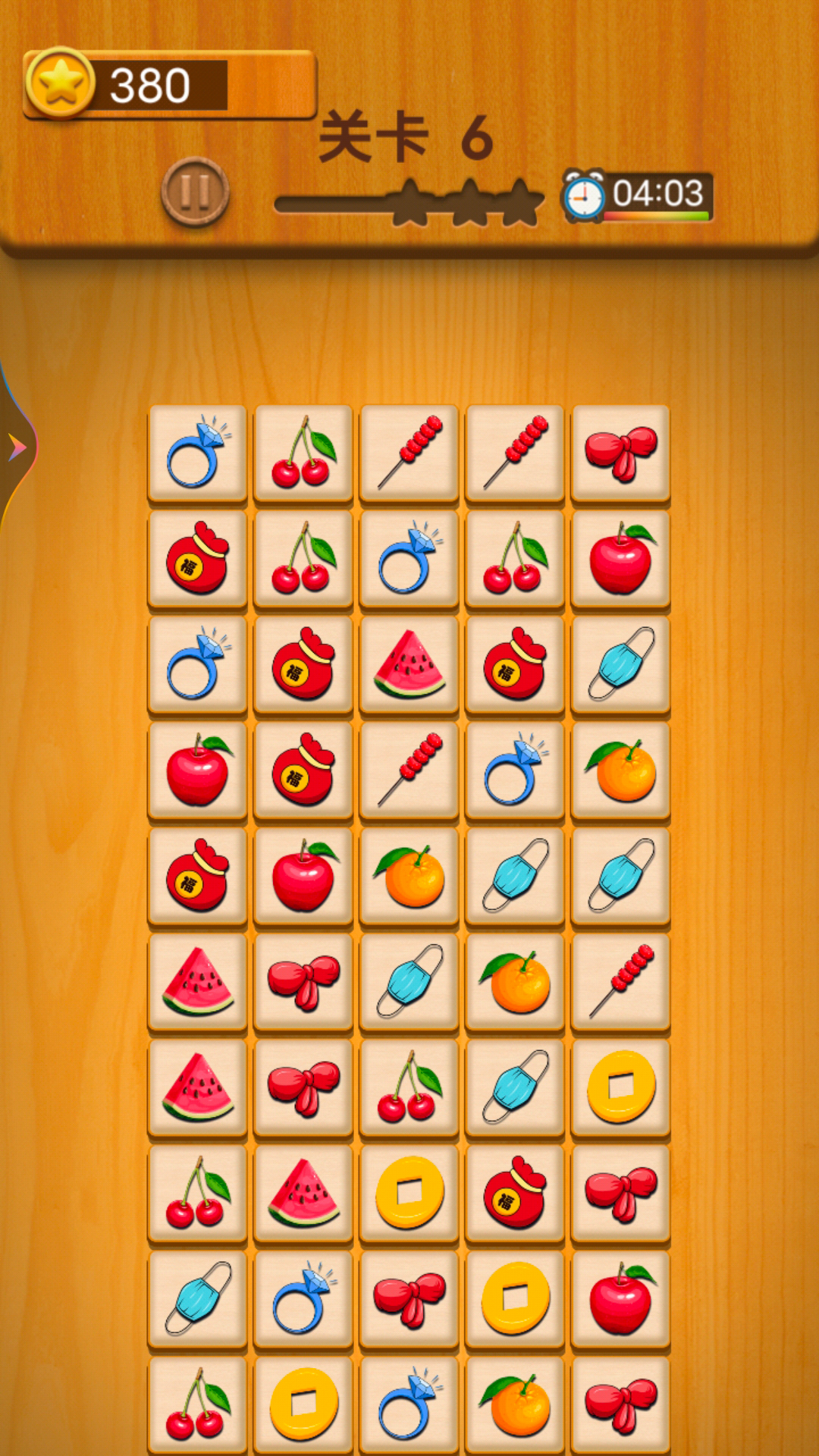Choose the orange tile between apple and mask
This screenshot has height=1456, width=819.
[409, 876]
